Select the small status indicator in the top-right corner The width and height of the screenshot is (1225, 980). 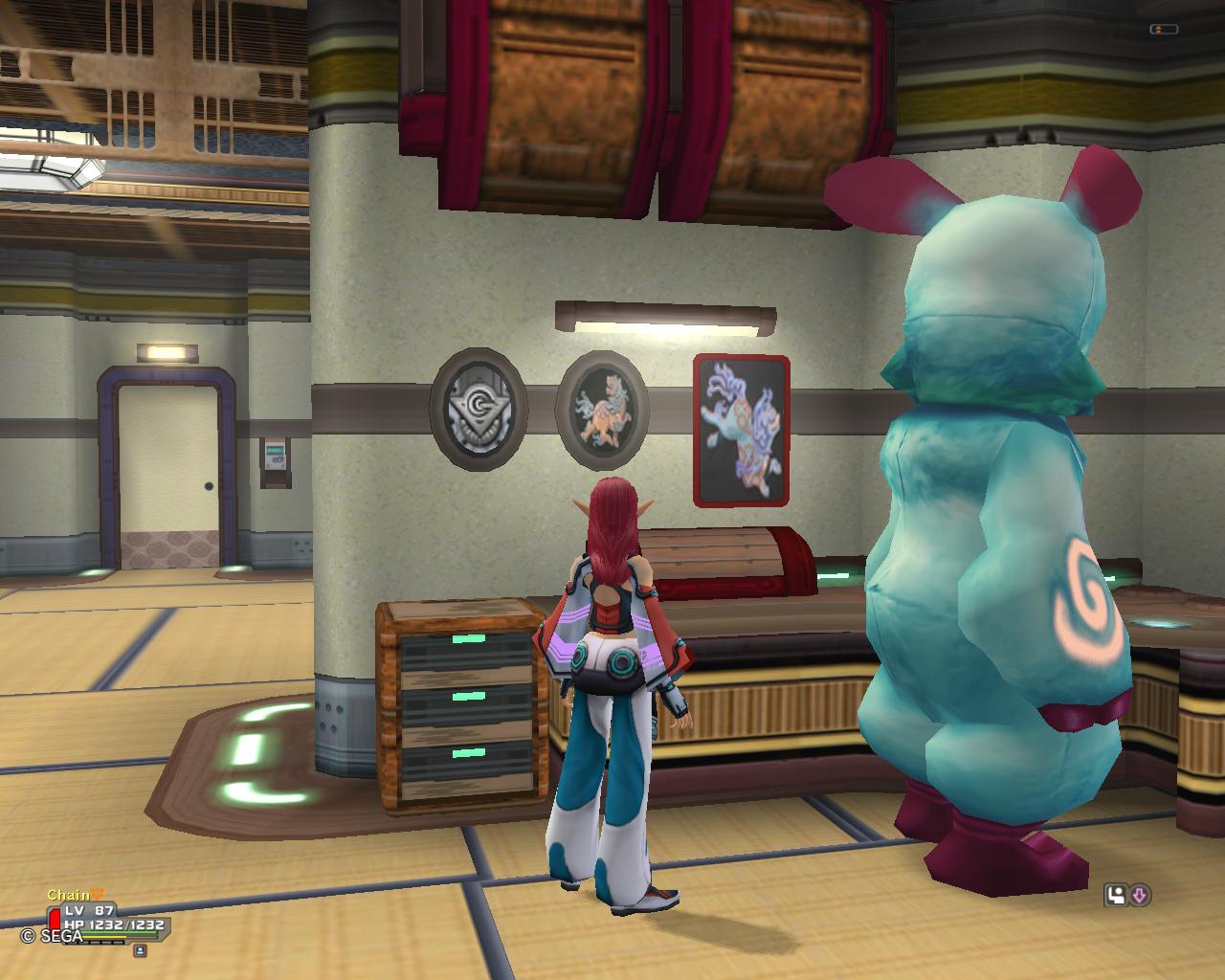pos(1164,30)
